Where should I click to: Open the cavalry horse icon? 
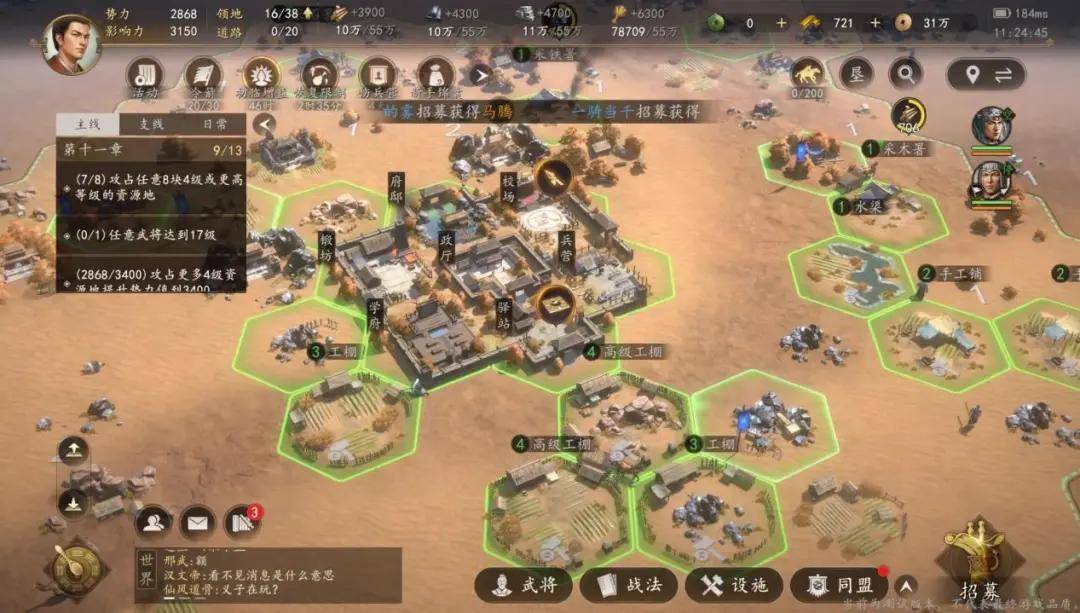click(x=807, y=72)
